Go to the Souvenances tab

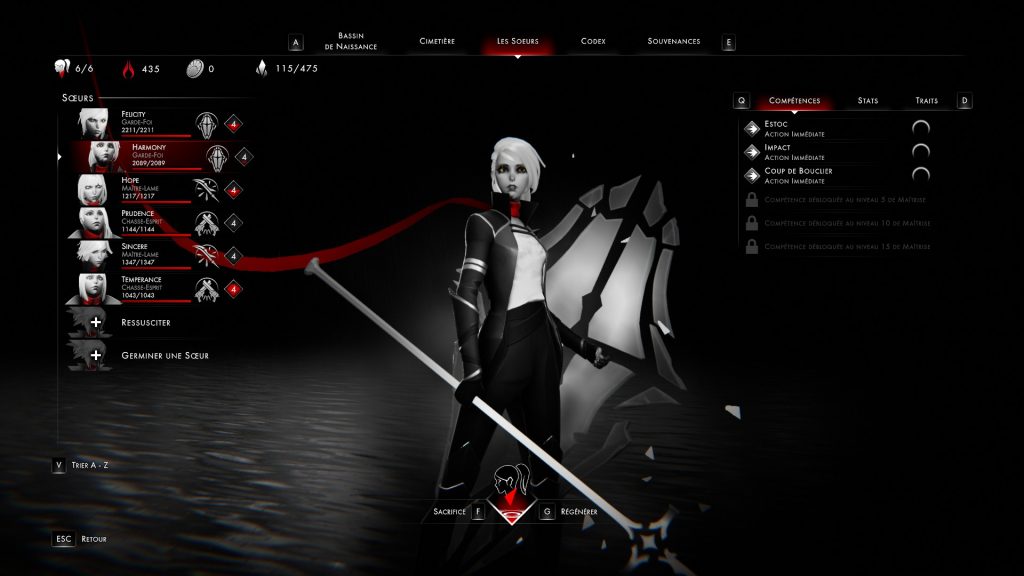[673, 42]
